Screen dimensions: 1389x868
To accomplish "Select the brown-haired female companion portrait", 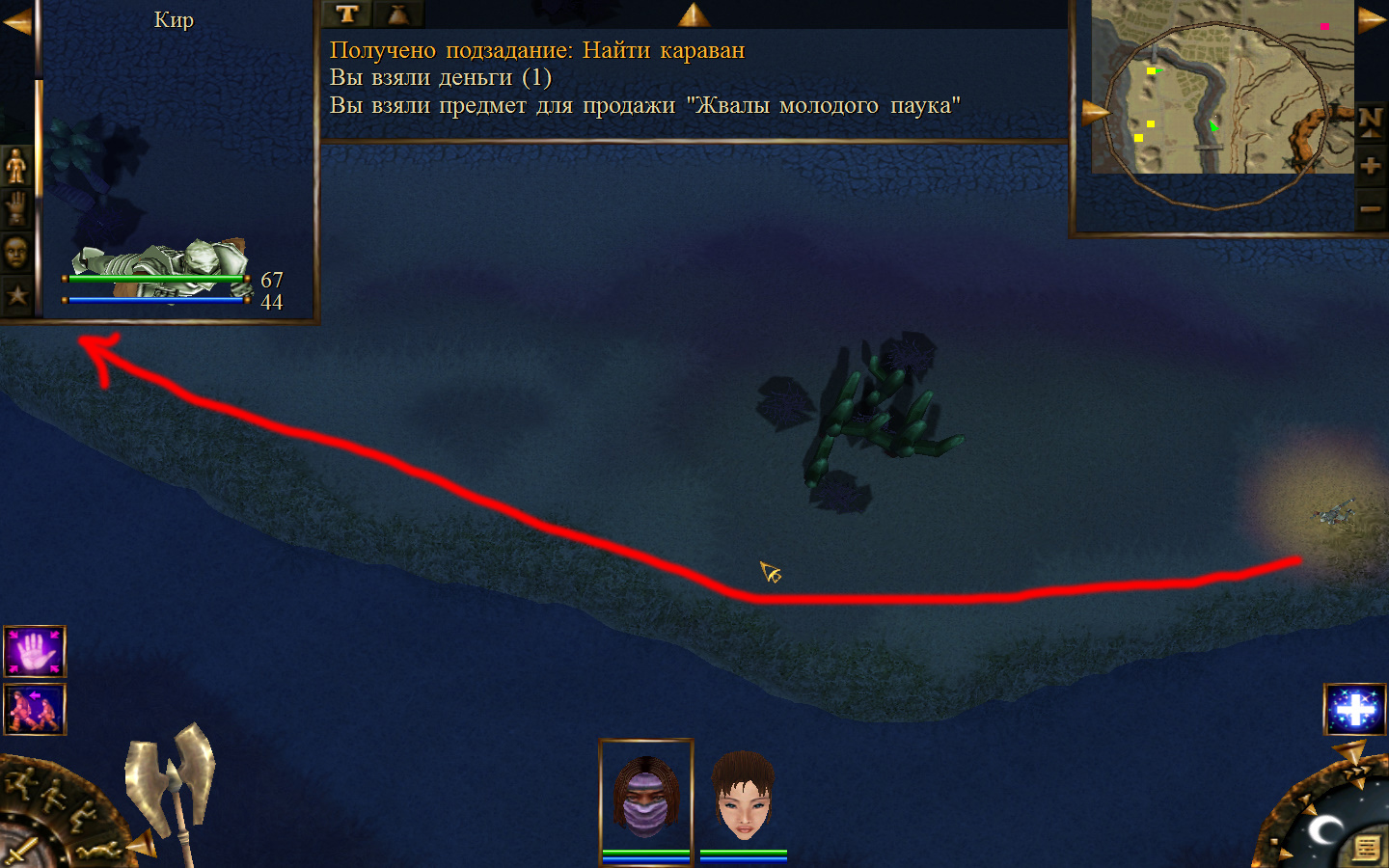I will [743, 798].
